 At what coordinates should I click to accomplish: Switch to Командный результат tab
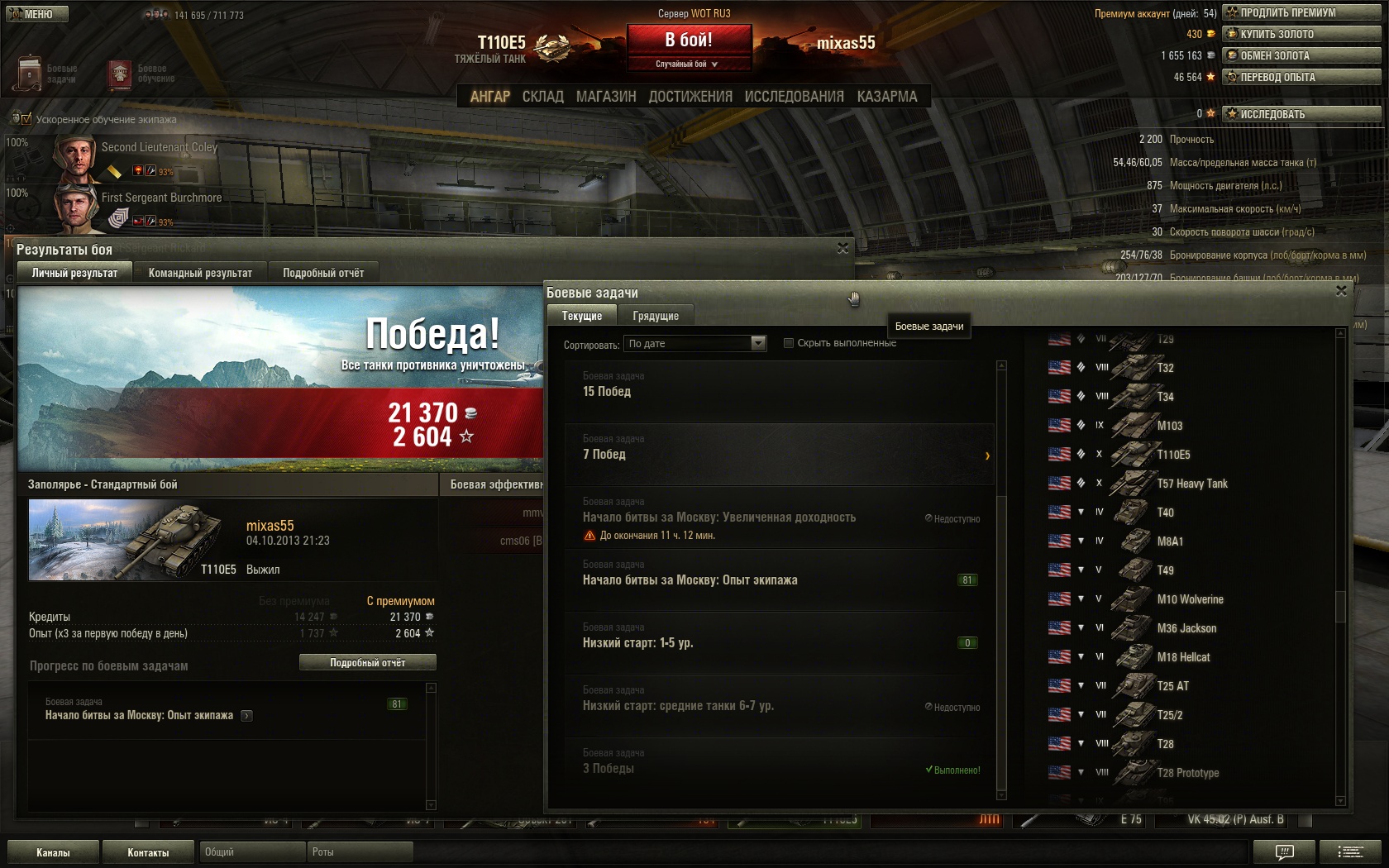pos(200,273)
